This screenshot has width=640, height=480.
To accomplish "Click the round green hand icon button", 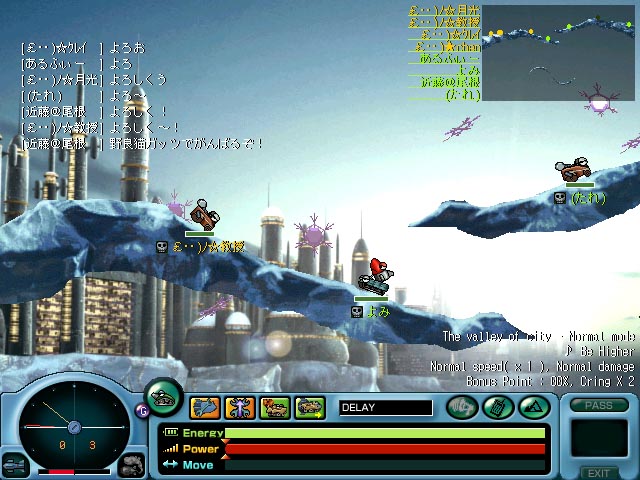I will pos(462,407).
